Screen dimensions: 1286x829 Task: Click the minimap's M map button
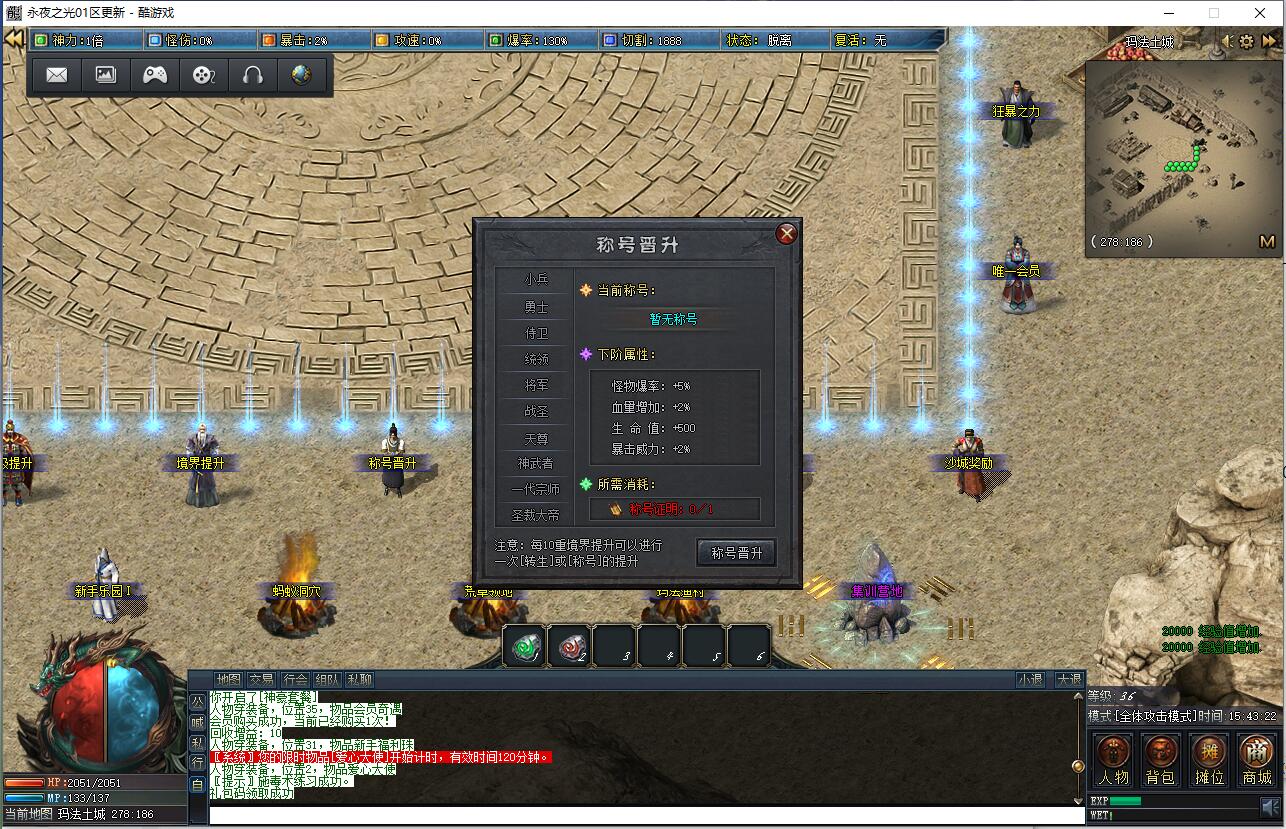1266,241
